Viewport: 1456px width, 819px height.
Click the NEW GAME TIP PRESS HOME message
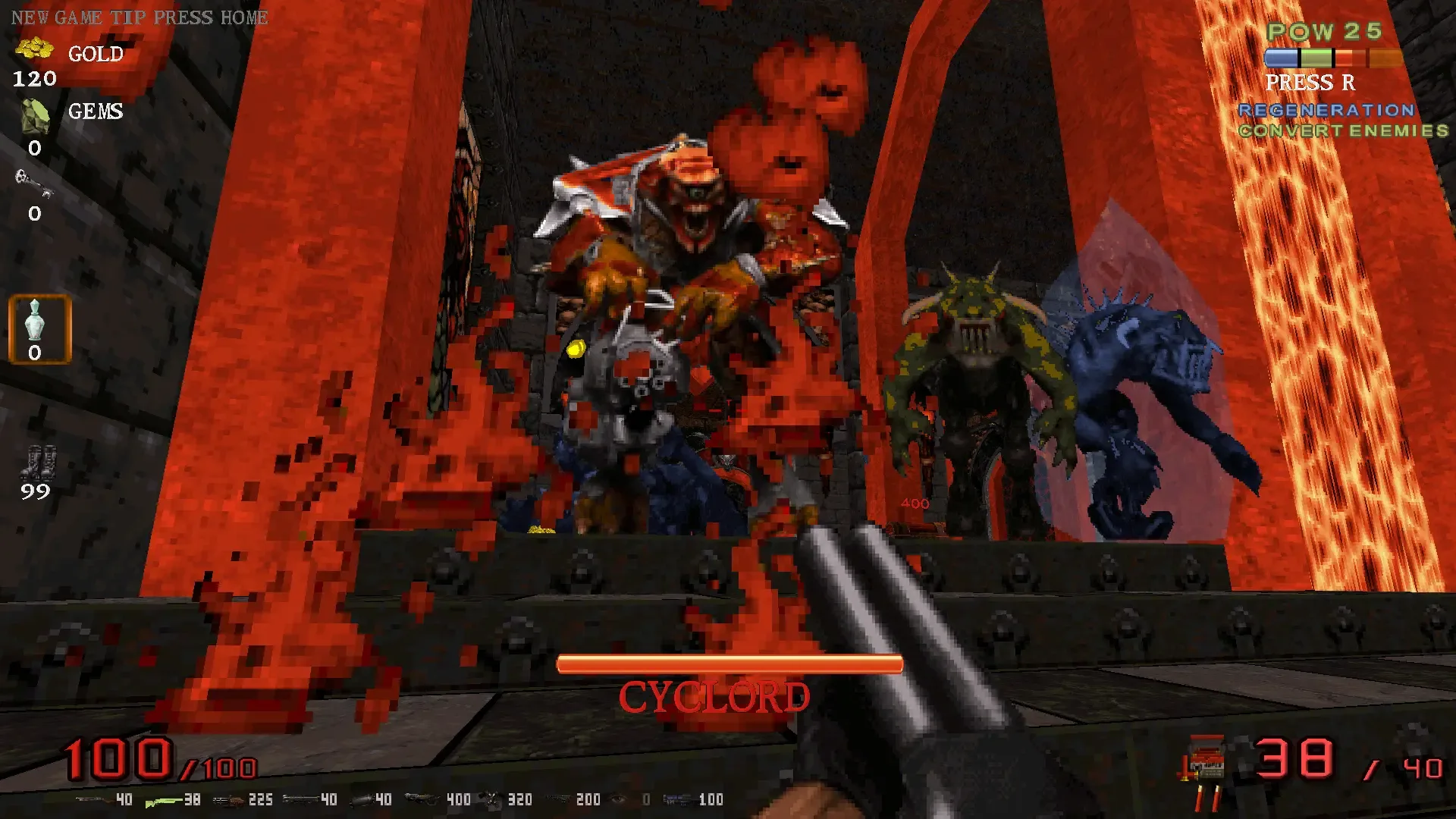point(139,17)
